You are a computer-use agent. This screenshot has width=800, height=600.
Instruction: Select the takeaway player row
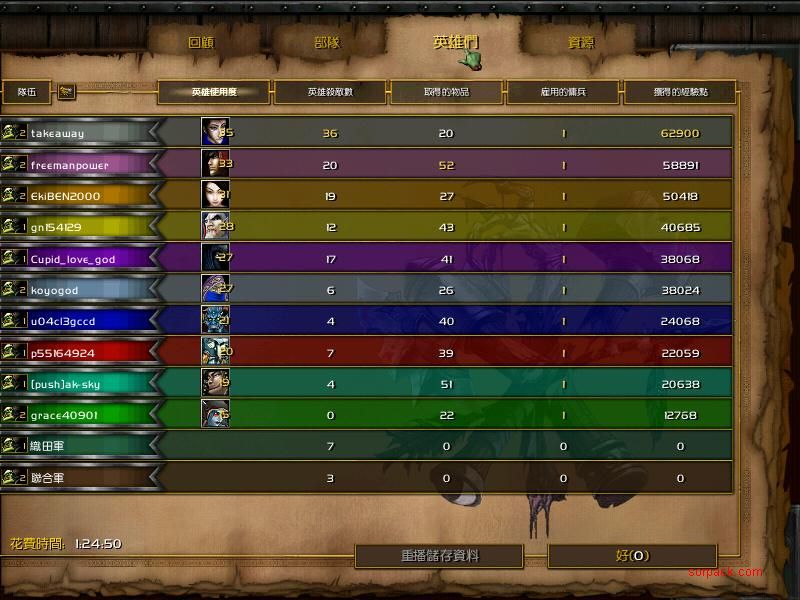point(58,133)
